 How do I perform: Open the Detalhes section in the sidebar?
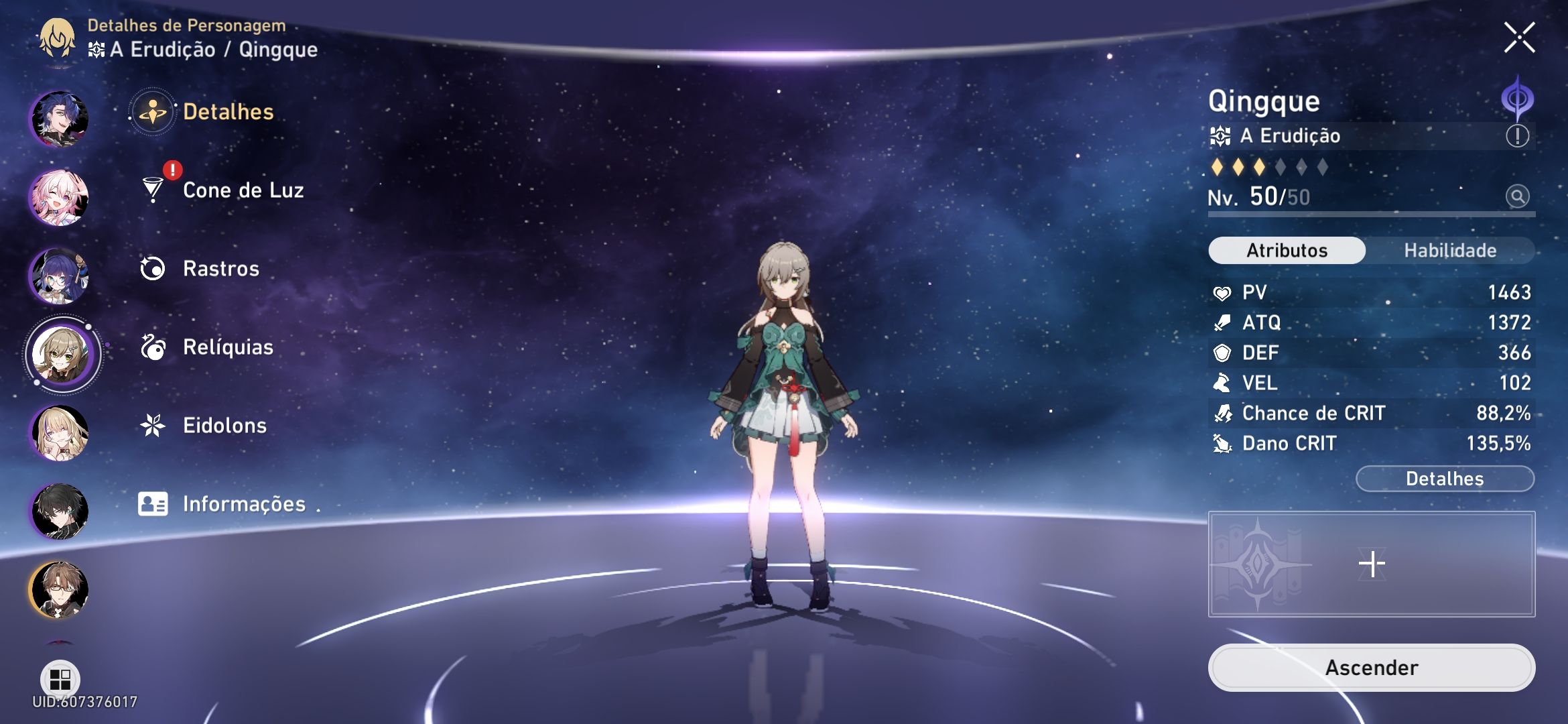[x=228, y=113]
